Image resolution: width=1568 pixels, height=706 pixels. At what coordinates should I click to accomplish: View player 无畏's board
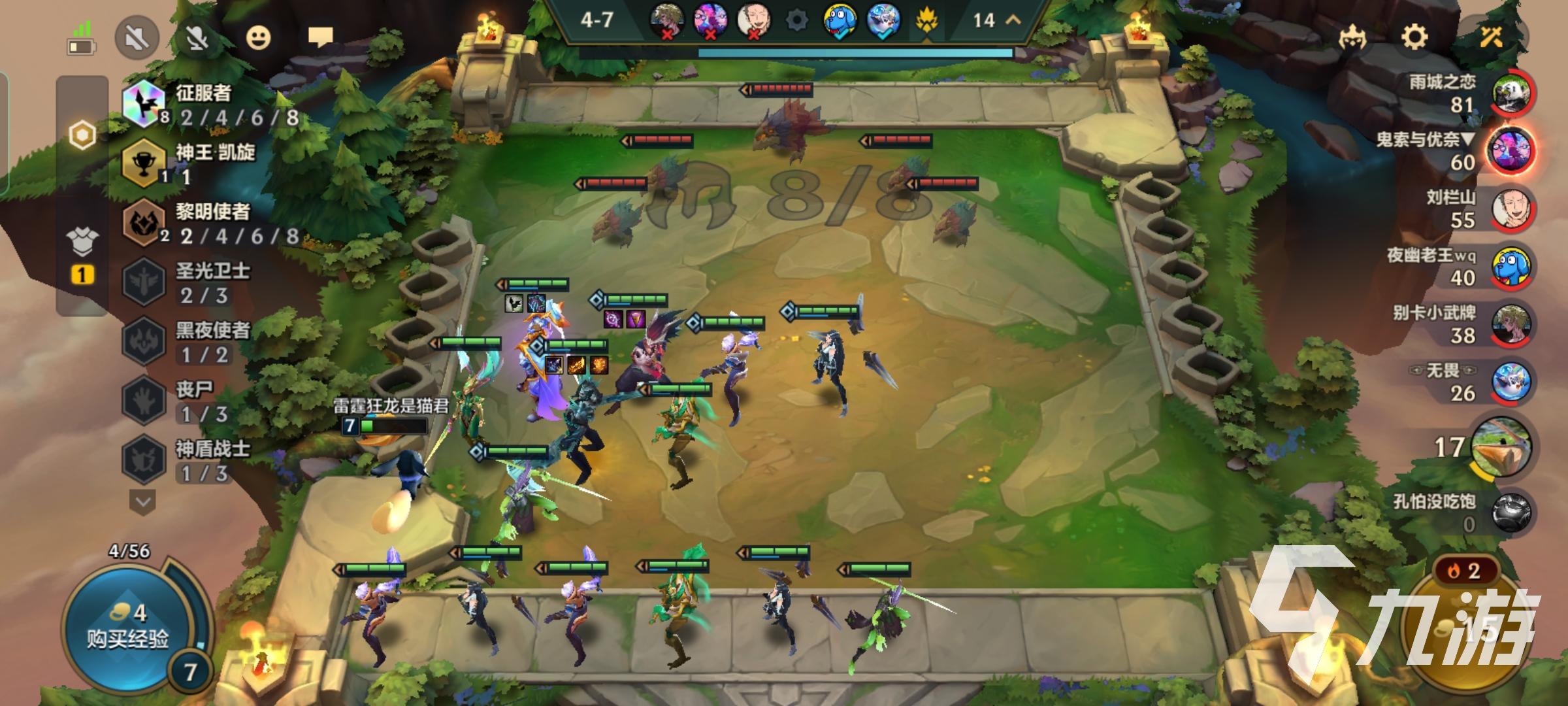click(x=1511, y=382)
